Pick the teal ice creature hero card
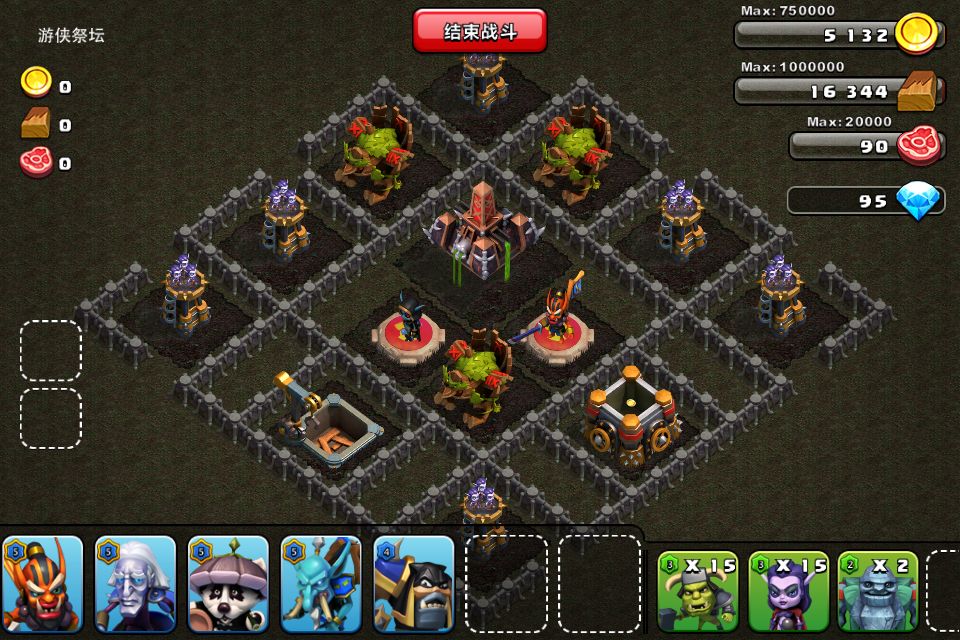This screenshot has width=960, height=640. [320, 584]
